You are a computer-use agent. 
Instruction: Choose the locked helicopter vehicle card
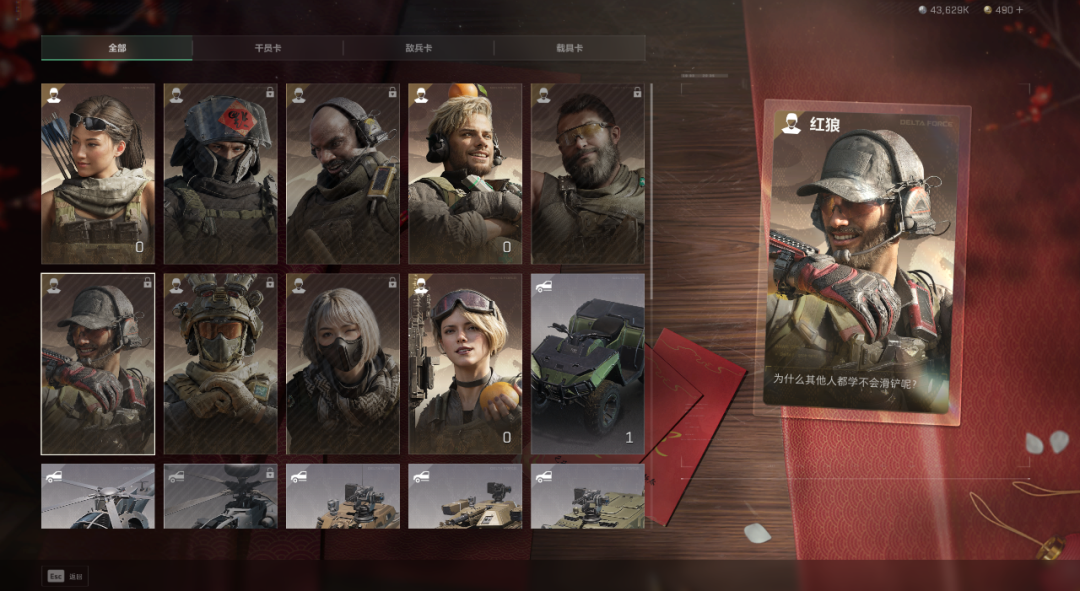coord(220,496)
